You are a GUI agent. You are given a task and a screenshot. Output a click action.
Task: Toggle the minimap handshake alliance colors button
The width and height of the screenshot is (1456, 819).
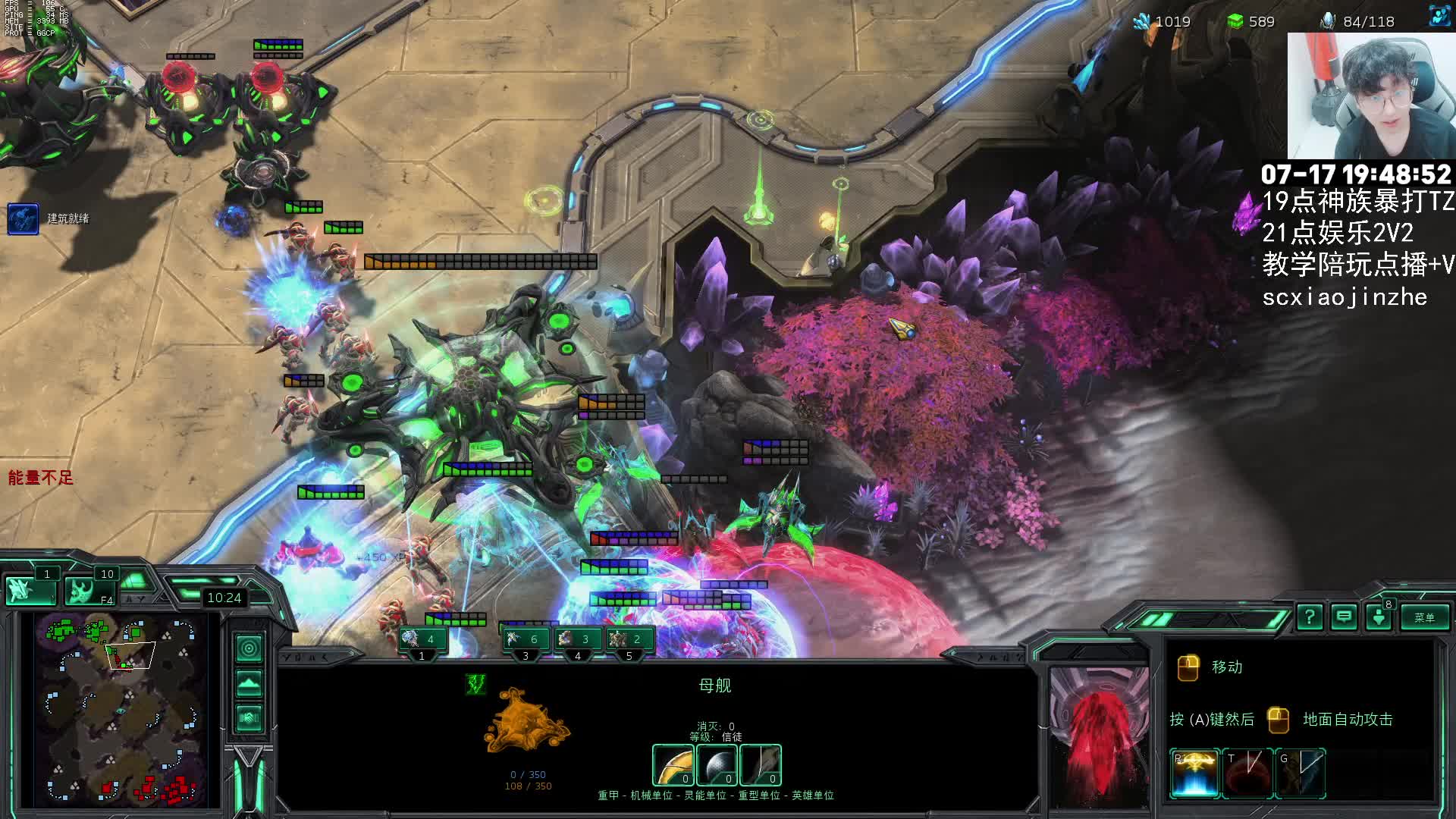(x=249, y=717)
